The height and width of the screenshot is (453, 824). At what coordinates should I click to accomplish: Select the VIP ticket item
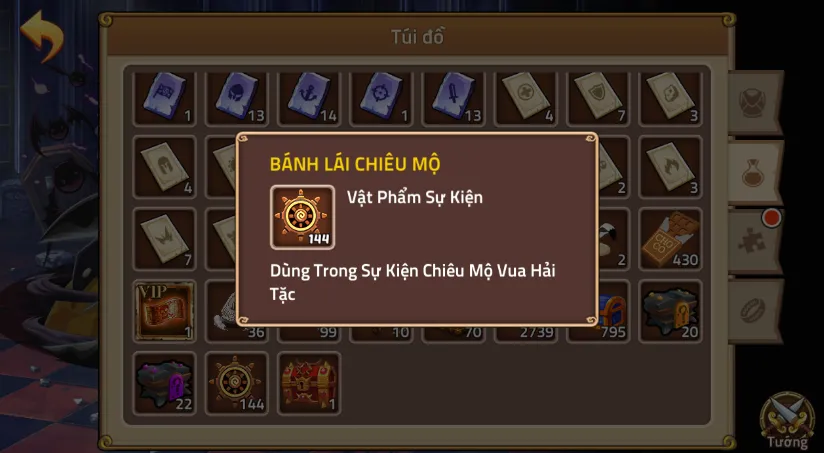pyautogui.click(x=164, y=310)
